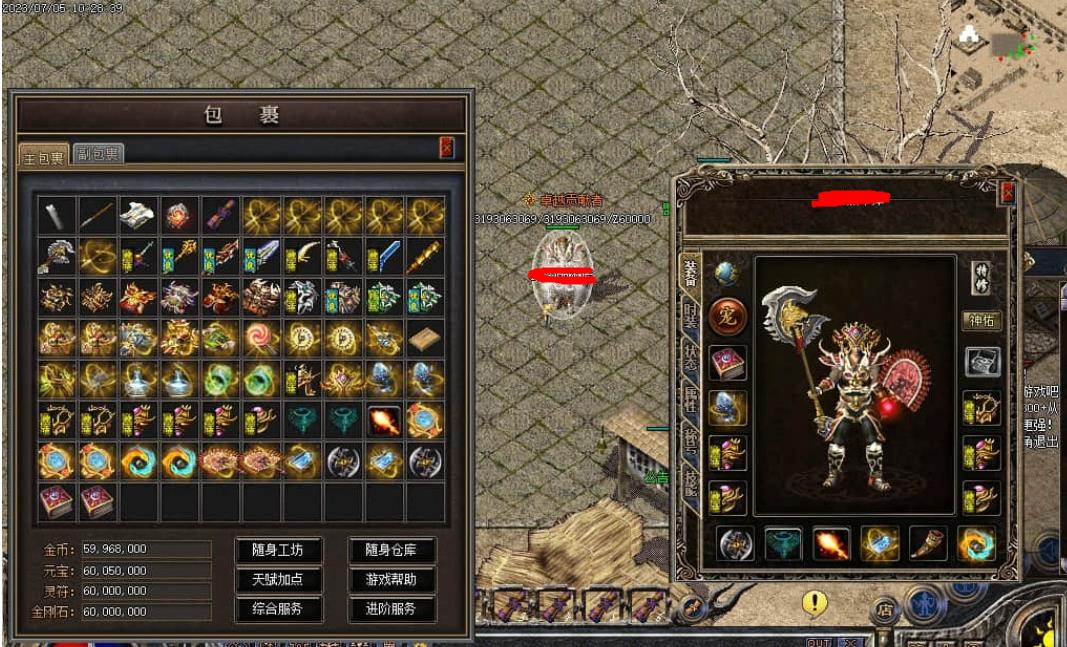Viewport: 1067px width, 647px height.
Task: Close the 包裹 inventory window
Action: (446, 148)
